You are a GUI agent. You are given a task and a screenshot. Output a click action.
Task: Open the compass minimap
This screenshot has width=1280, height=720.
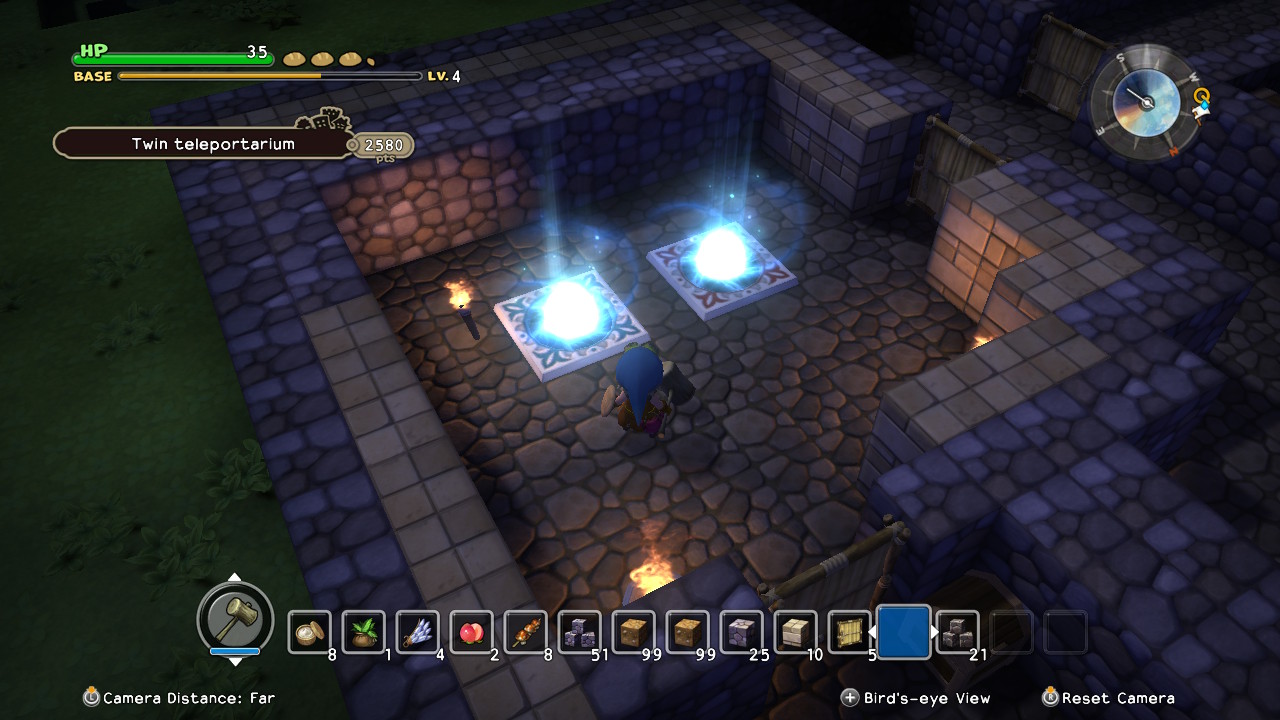pyautogui.click(x=1142, y=101)
